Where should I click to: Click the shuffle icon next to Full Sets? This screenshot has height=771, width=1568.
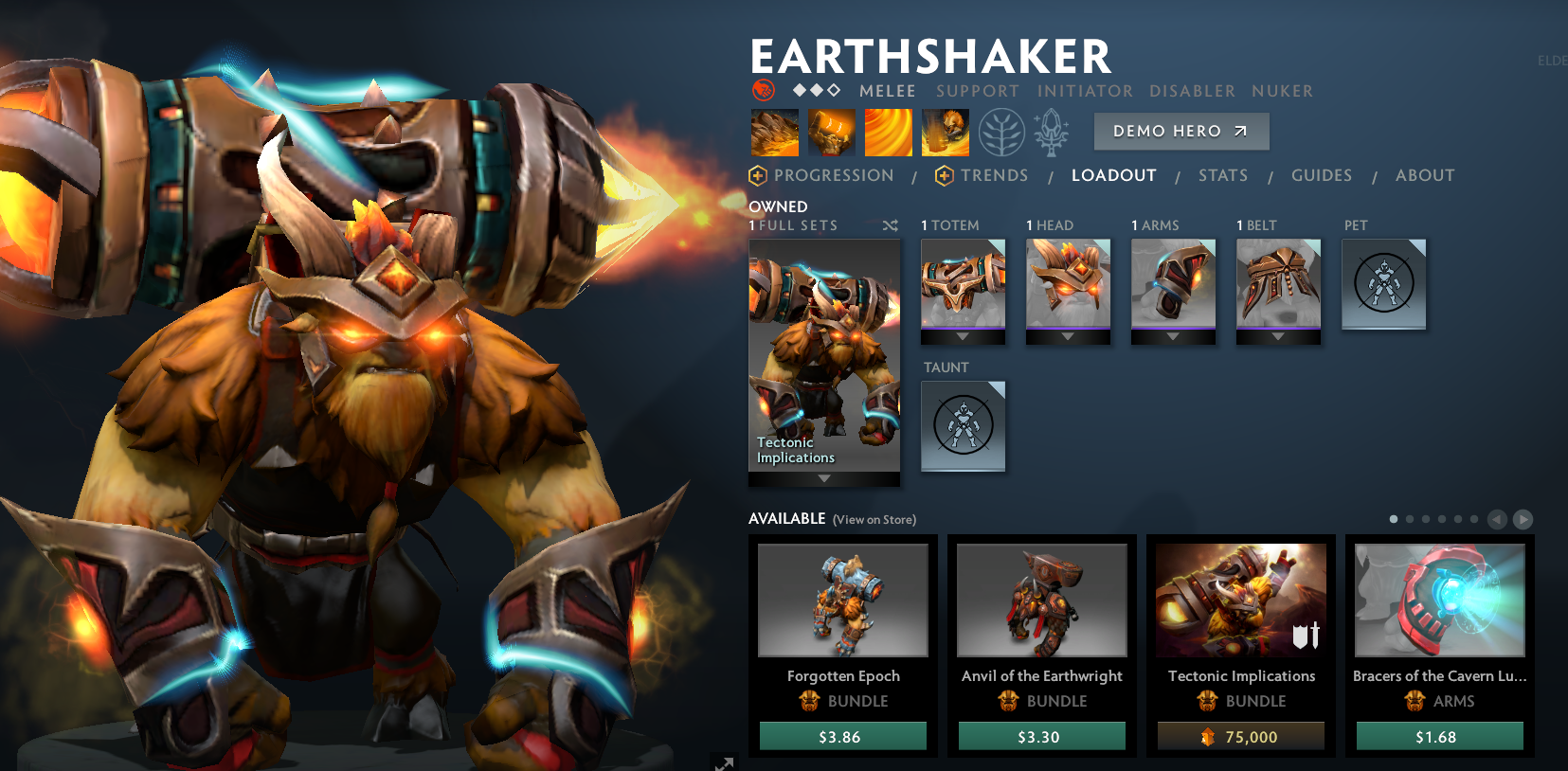[x=890, y=225]
